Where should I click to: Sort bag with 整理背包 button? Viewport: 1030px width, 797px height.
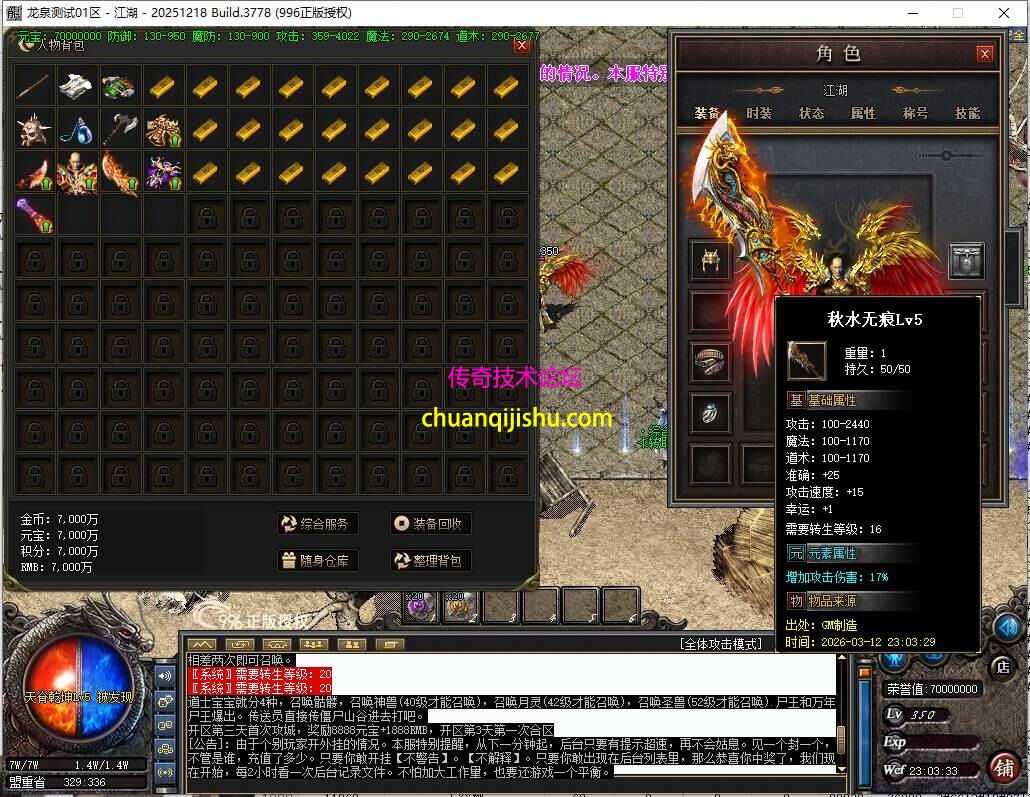pos(429,560)
